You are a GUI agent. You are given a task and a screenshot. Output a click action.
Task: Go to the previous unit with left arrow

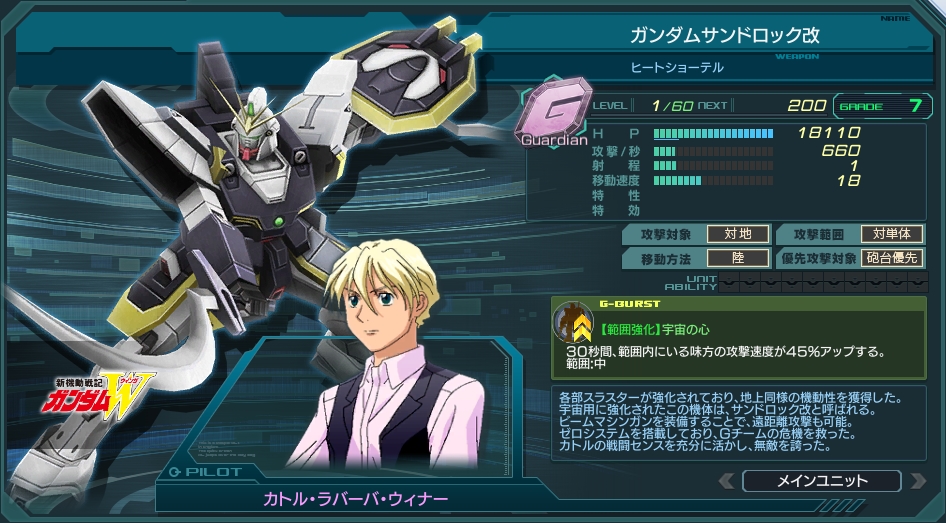726,481
